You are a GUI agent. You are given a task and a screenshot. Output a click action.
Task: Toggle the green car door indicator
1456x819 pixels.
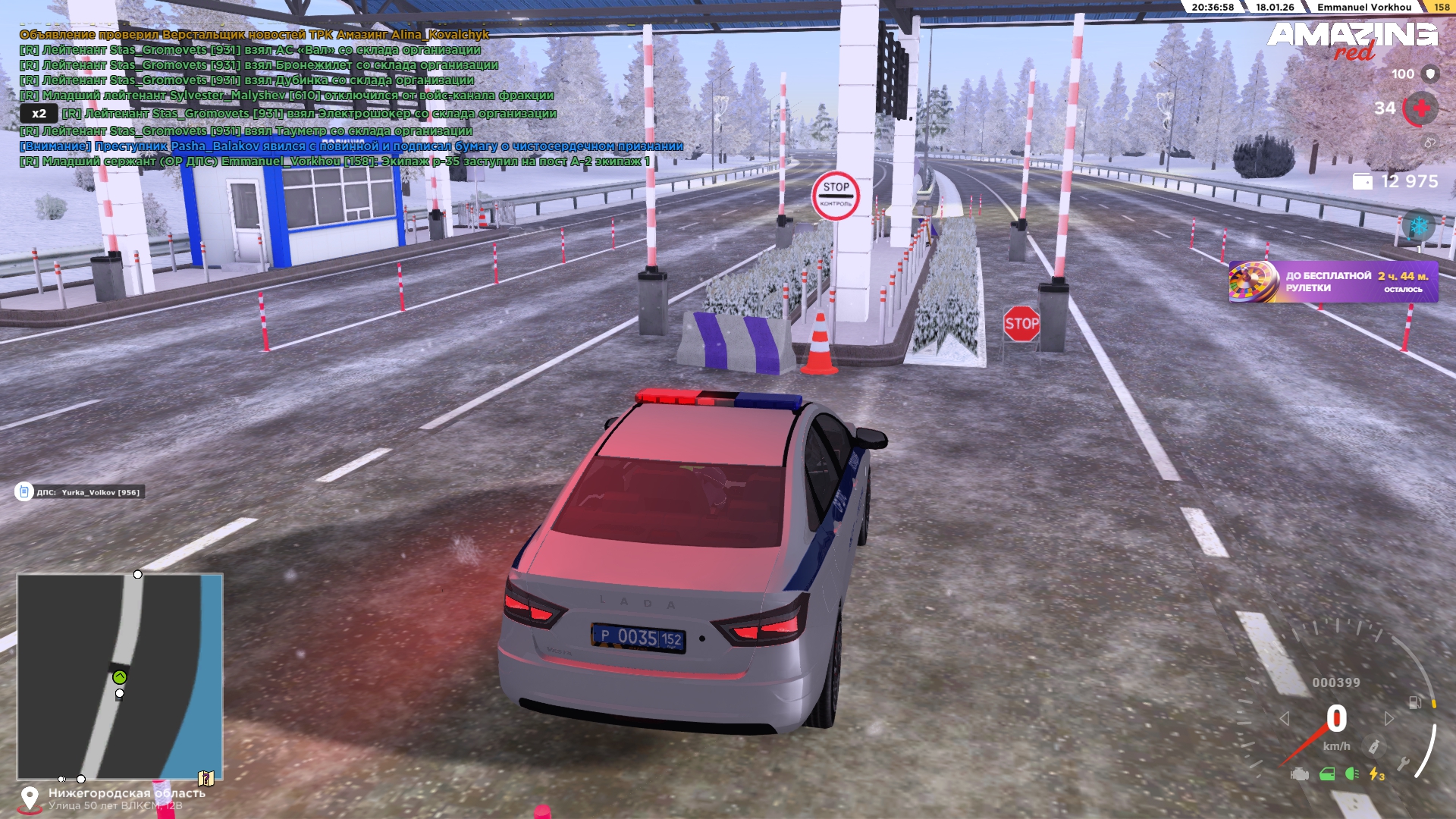coord(1327,773)
